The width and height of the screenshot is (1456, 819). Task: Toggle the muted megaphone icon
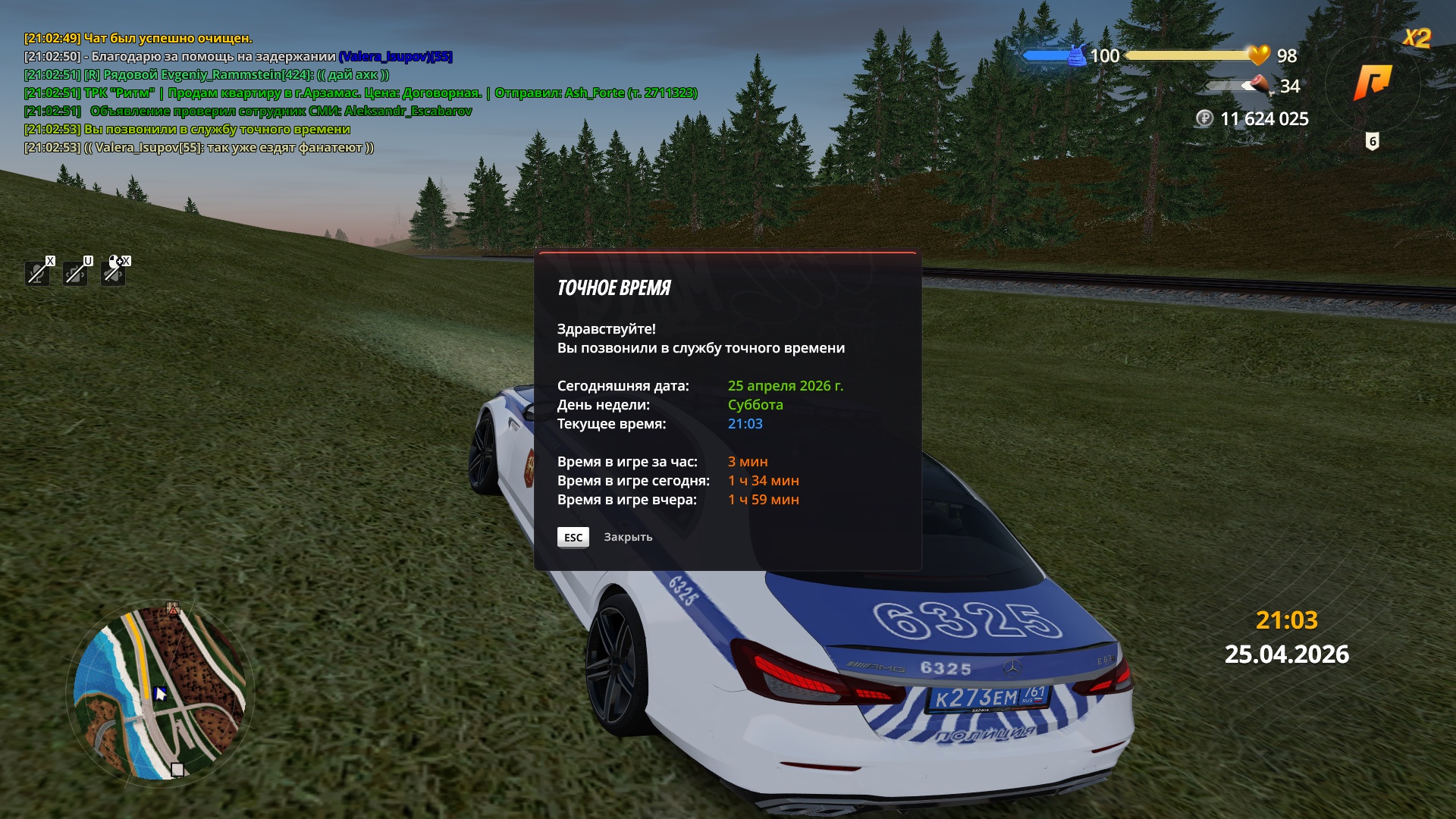(113, 272)
